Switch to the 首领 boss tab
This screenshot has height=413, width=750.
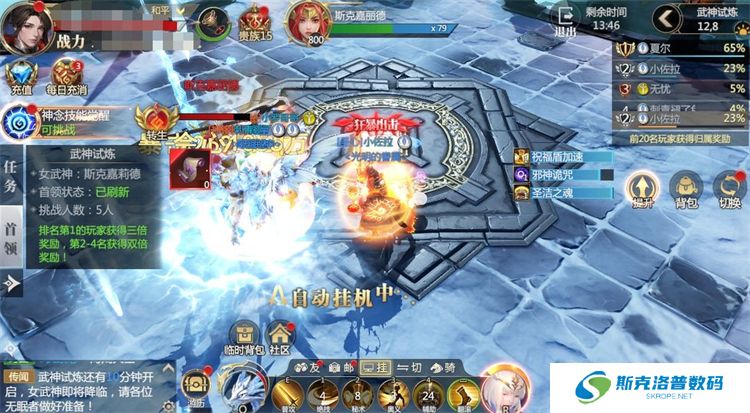coord(11,238)
